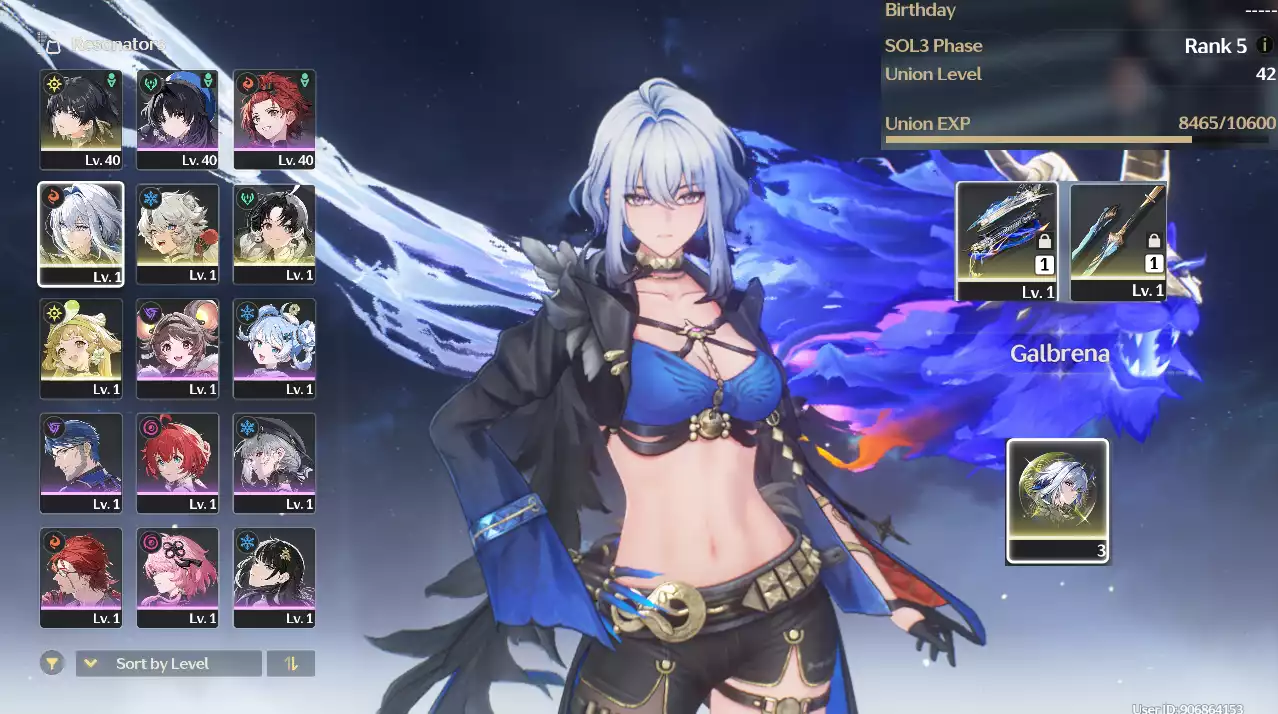Open the Sort by Level dropdown
Image resolution: width=1278 pixels, height=714 pixels.
pos(168,663)
